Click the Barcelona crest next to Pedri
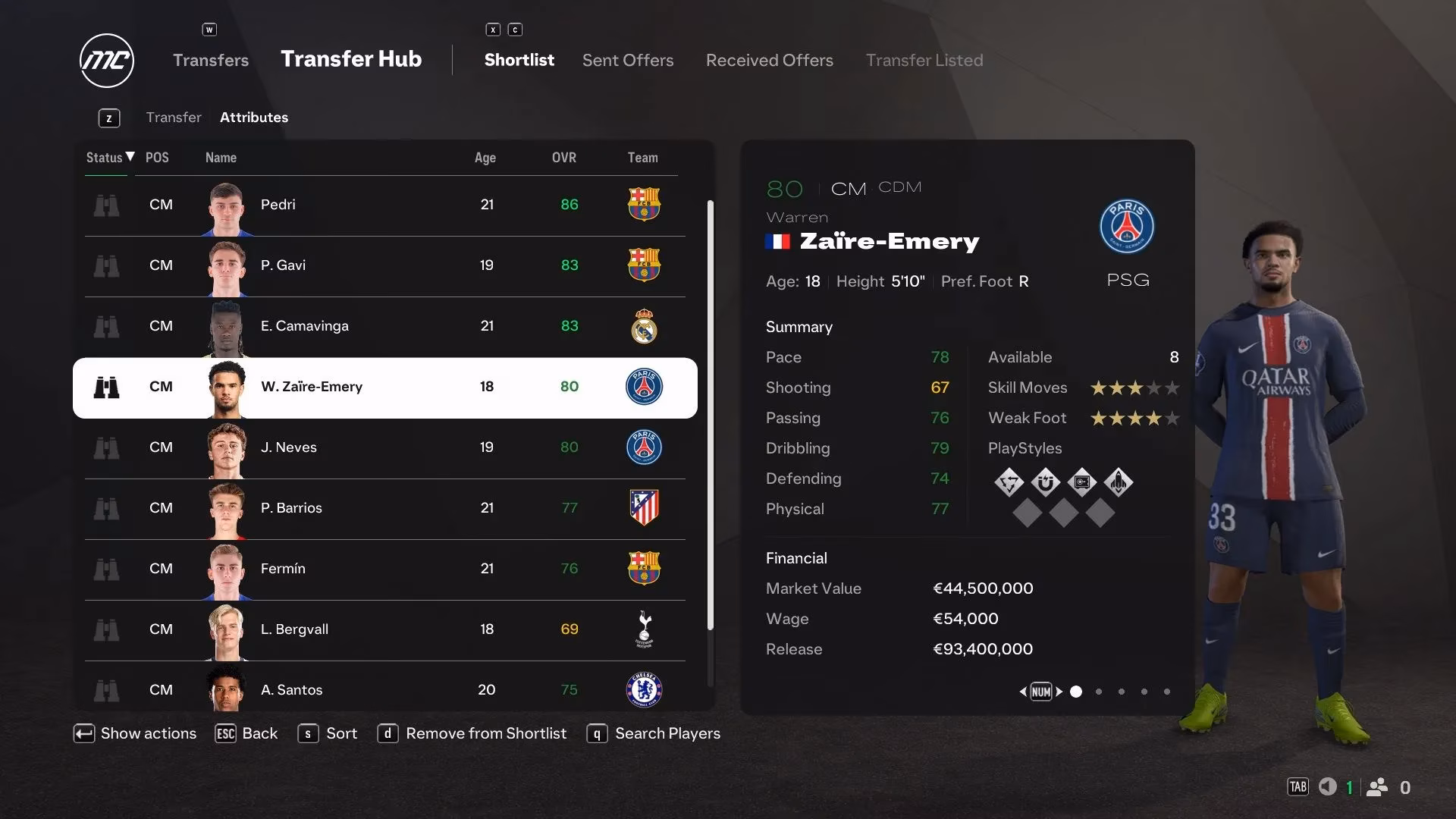 click(644, 205)
